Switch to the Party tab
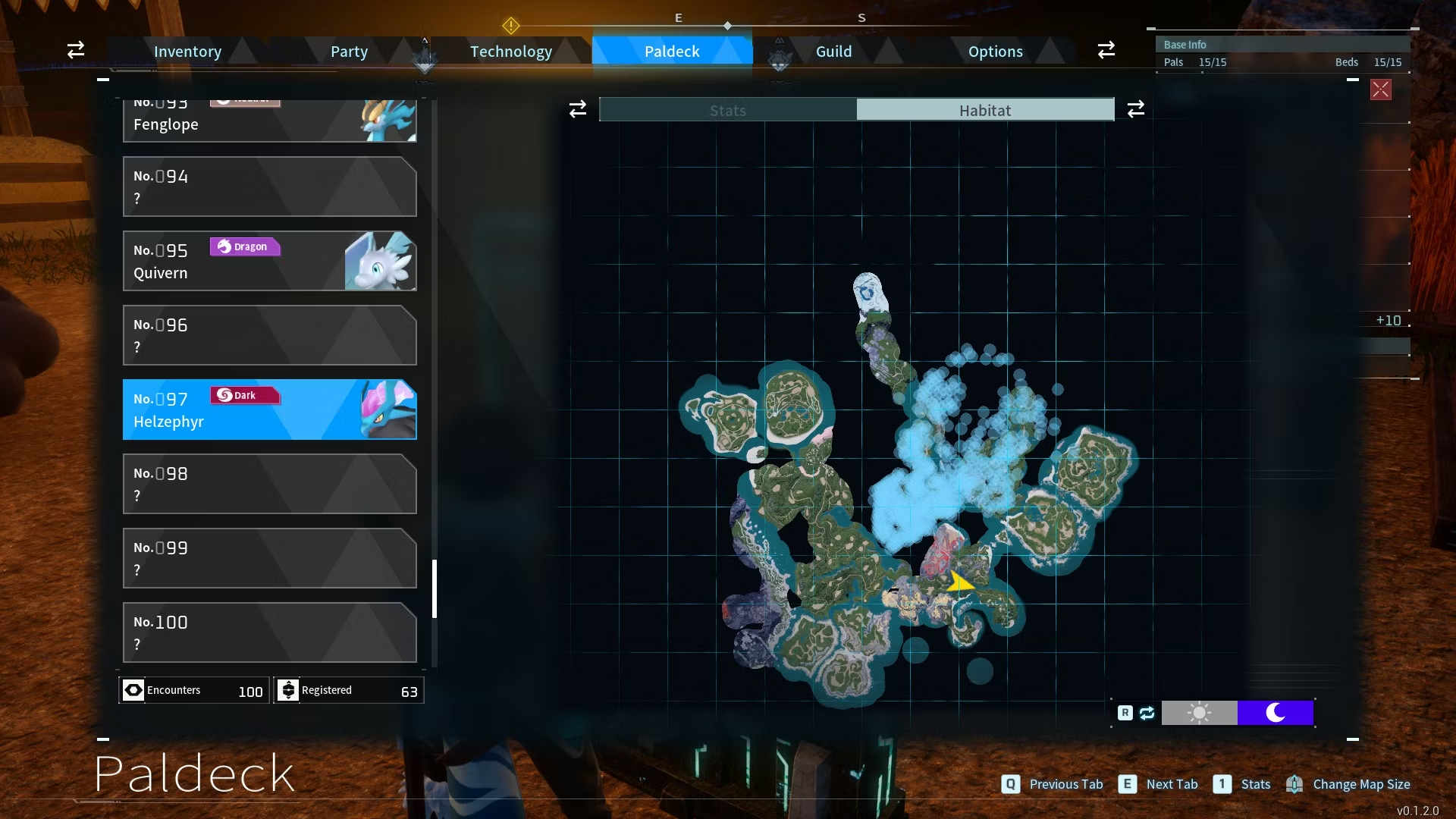The image size is (1456, 819). coord(349,52)
